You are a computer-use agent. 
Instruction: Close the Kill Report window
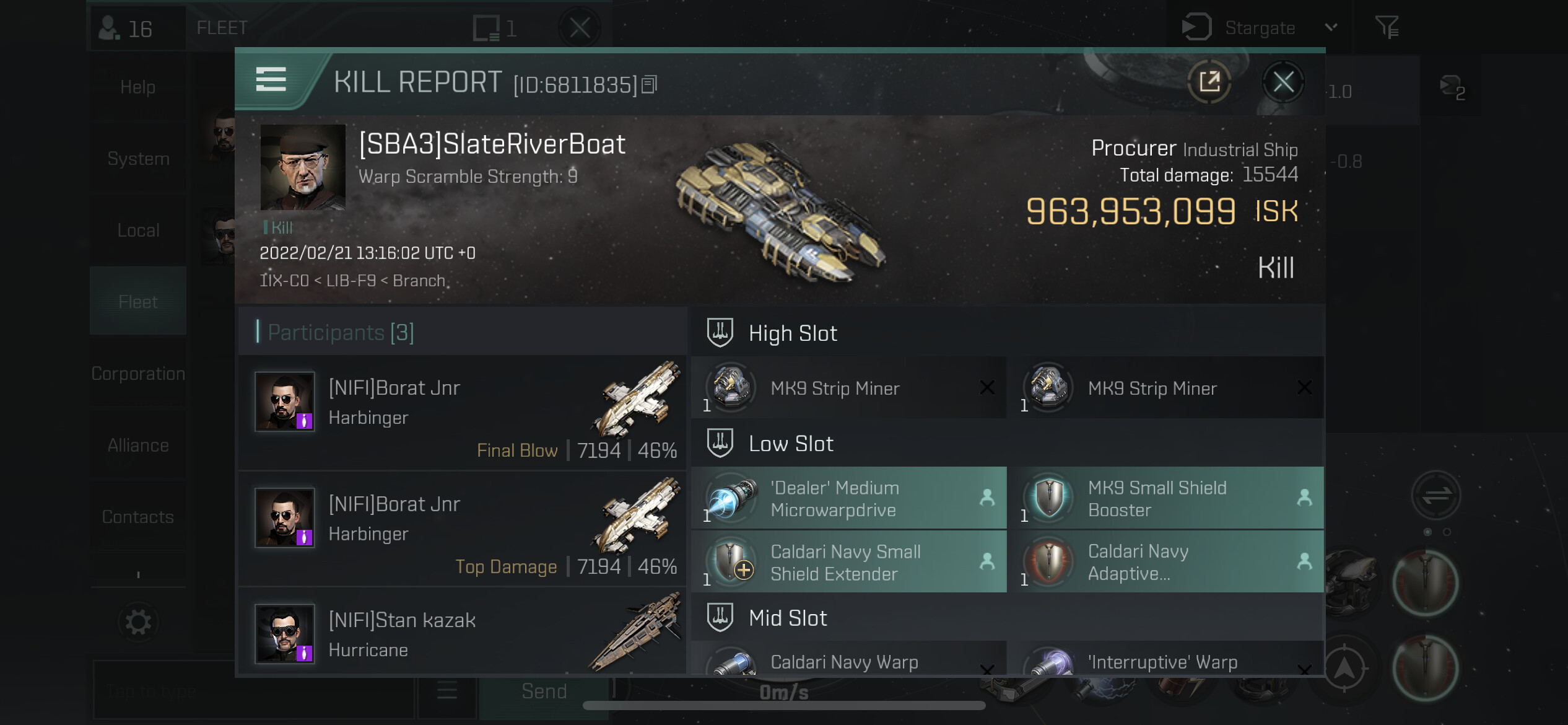1283,82
